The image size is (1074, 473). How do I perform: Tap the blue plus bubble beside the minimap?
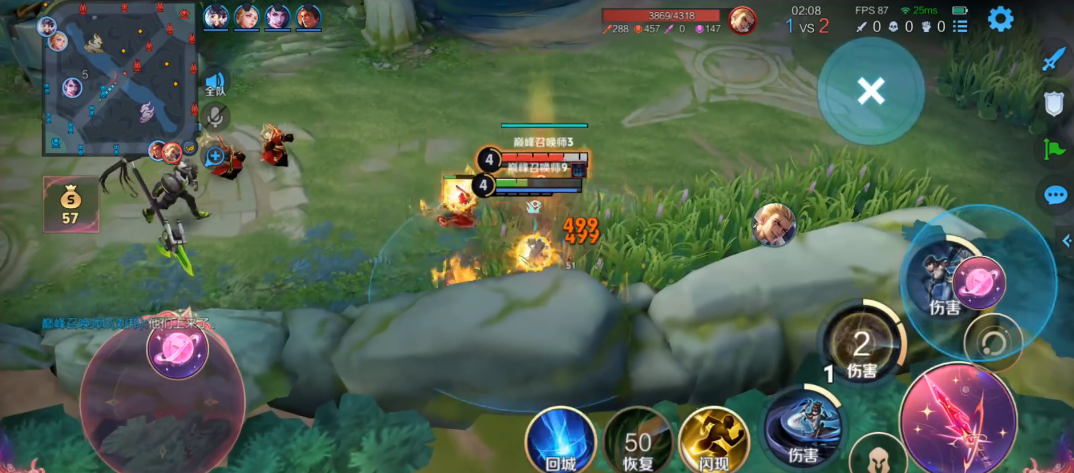coord(214,156)
